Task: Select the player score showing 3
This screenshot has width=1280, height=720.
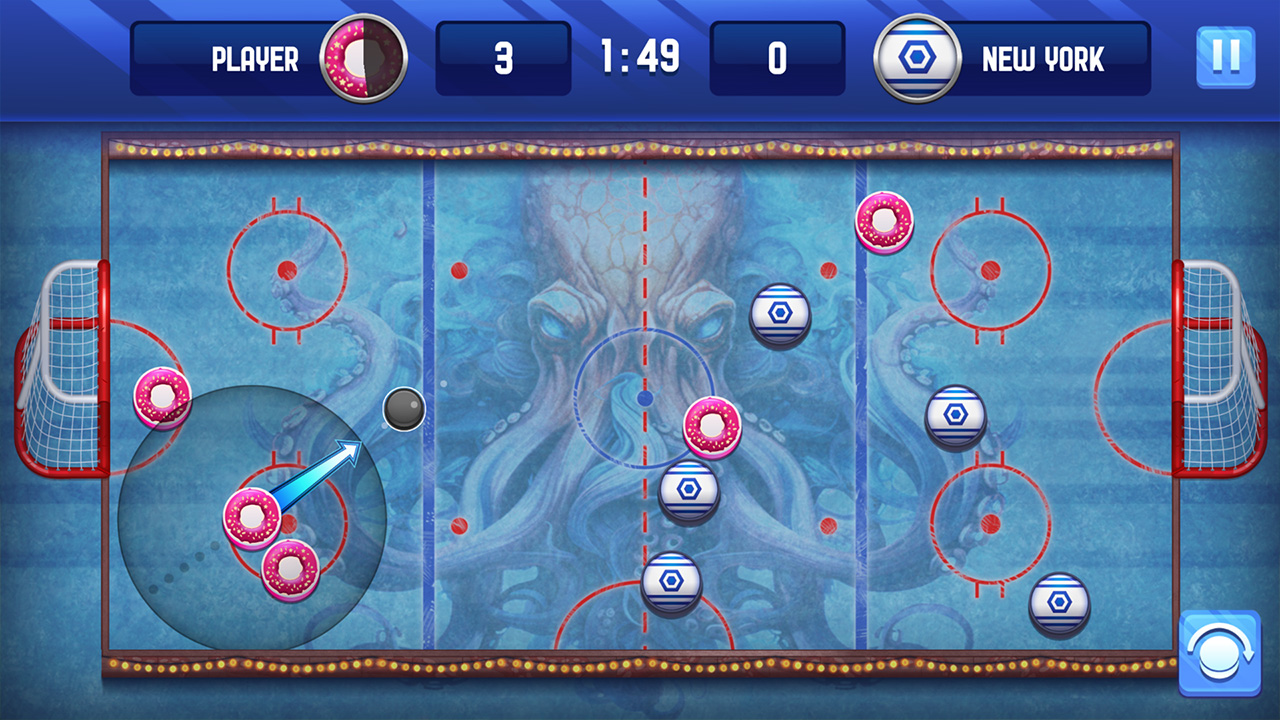Action: pos(504,57)
